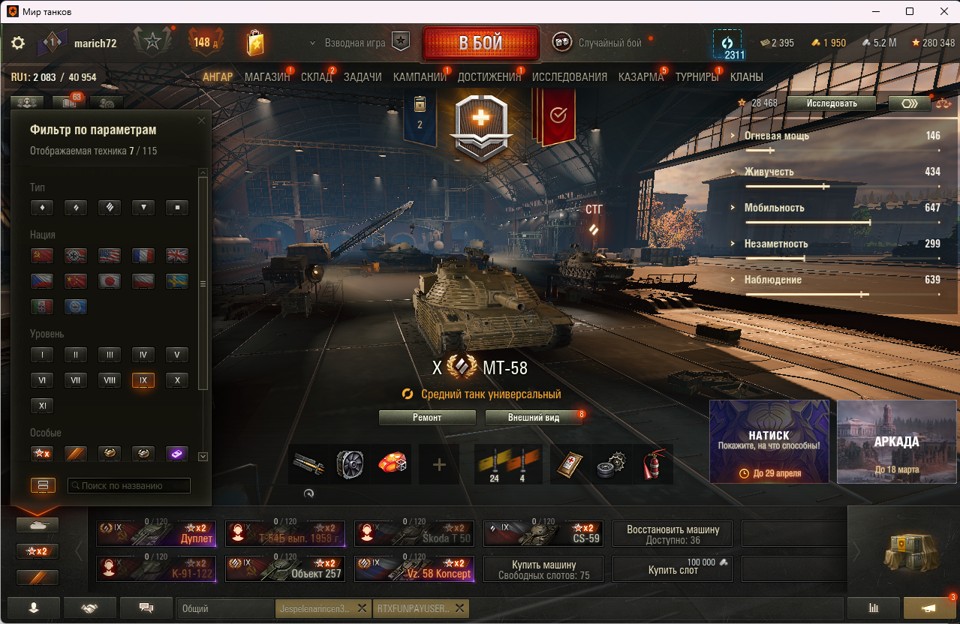Start battle with the В БОЙ button
Screen dimensions: 960x624
point(481,44)
